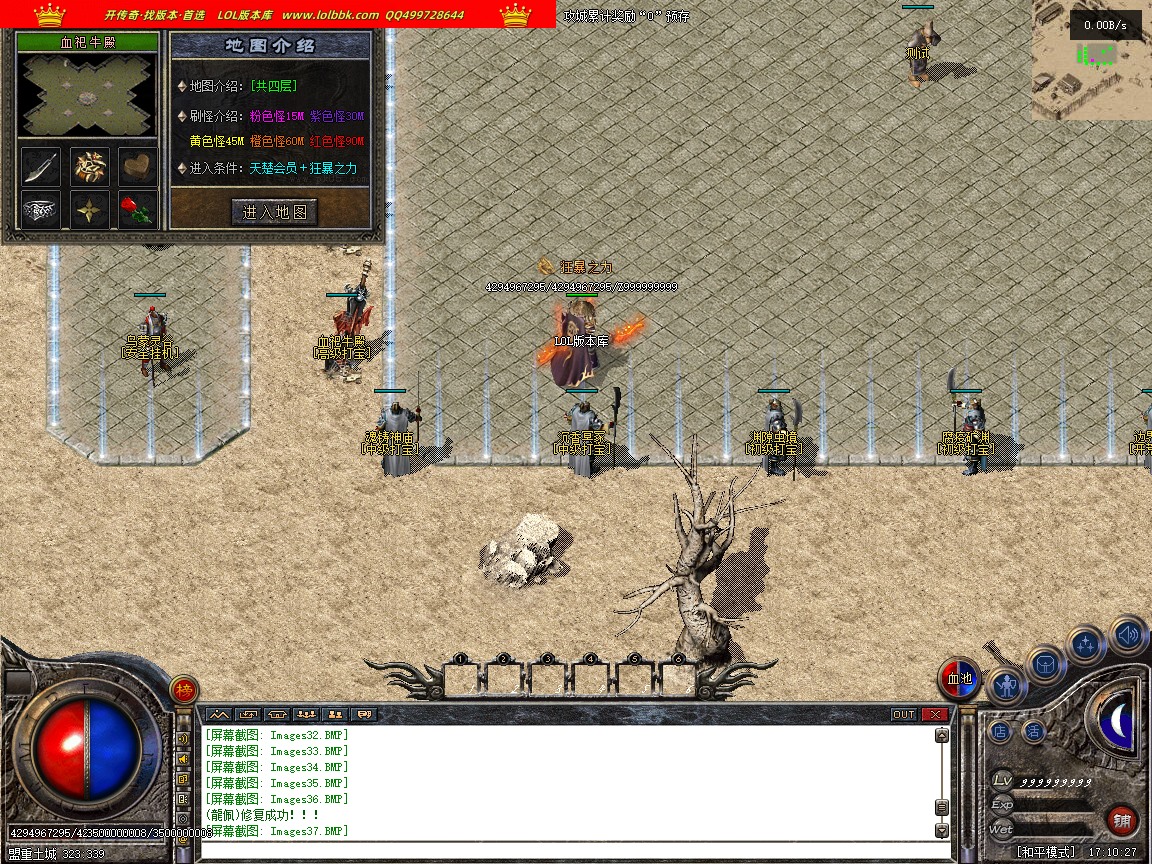Open the skills sparkle round button
The width and height of the screenshot is (1152, 864).
pyautogui.click(x=1086, y=645)
